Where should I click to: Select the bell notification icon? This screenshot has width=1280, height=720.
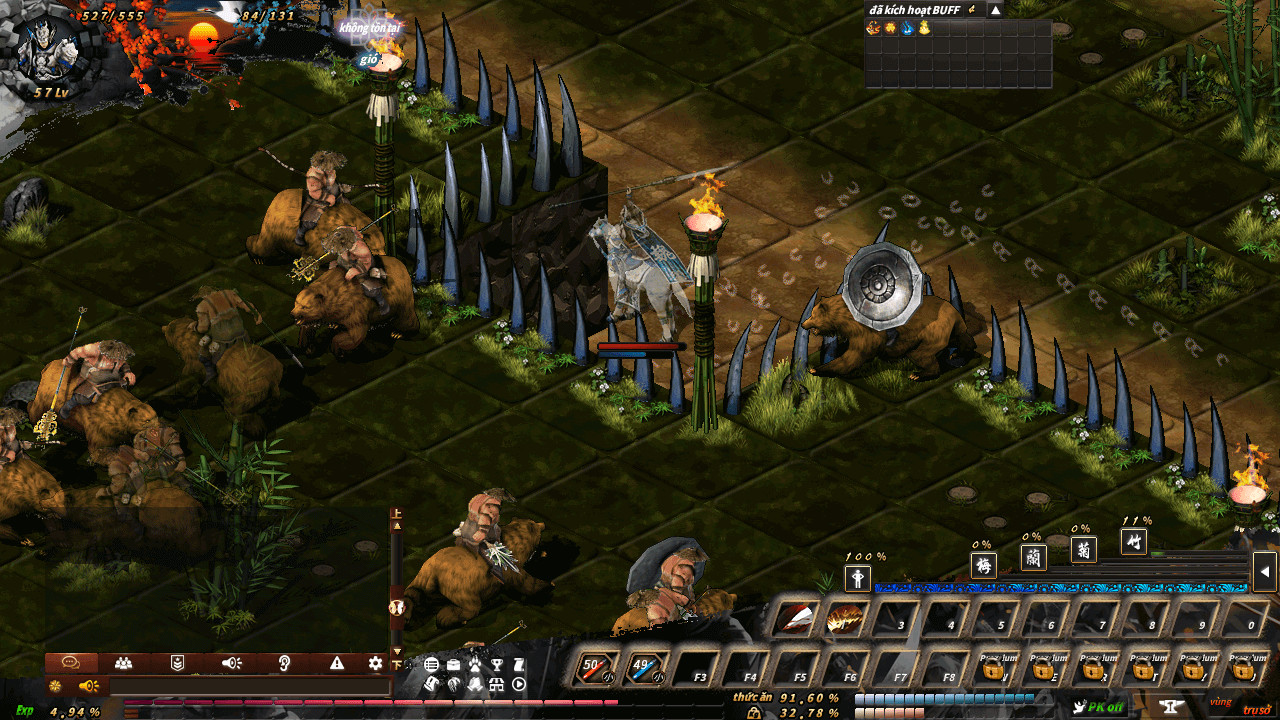[475, 684]
